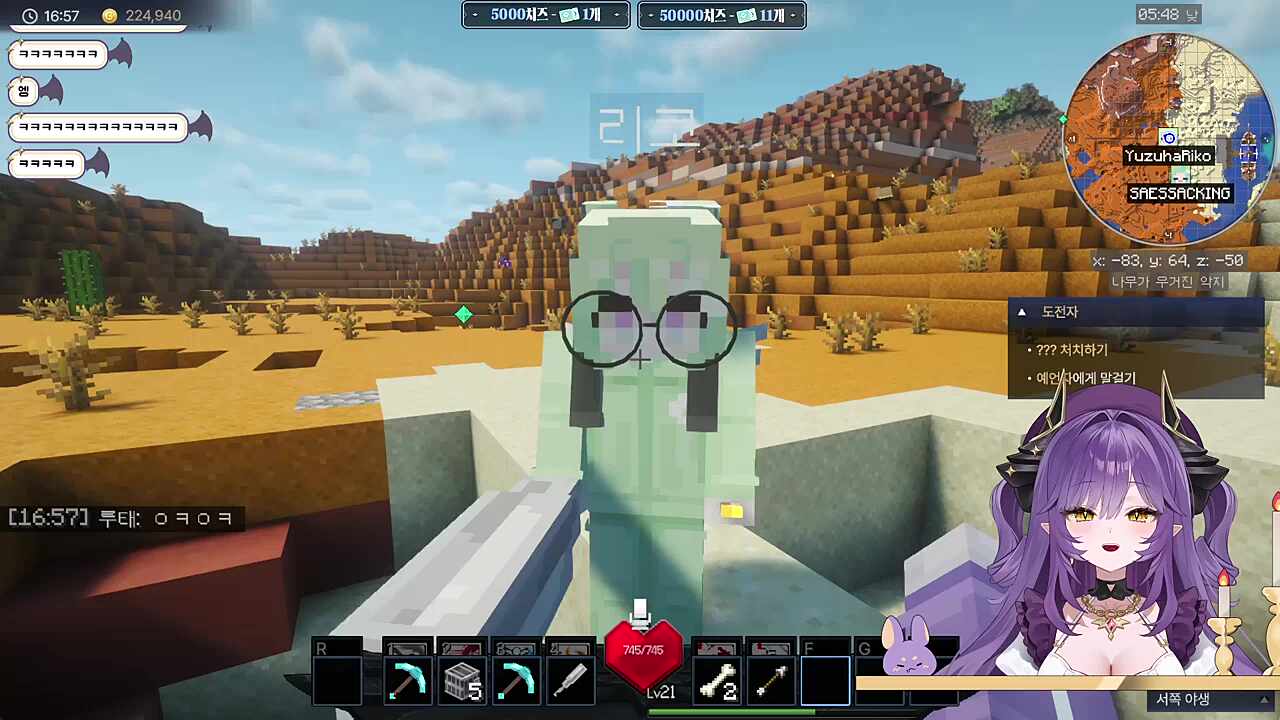Select the '??? 처치하기' quest objective
Viewport: 1280px width, 720px height.
pyautogui.click(x=1072, y=350)
